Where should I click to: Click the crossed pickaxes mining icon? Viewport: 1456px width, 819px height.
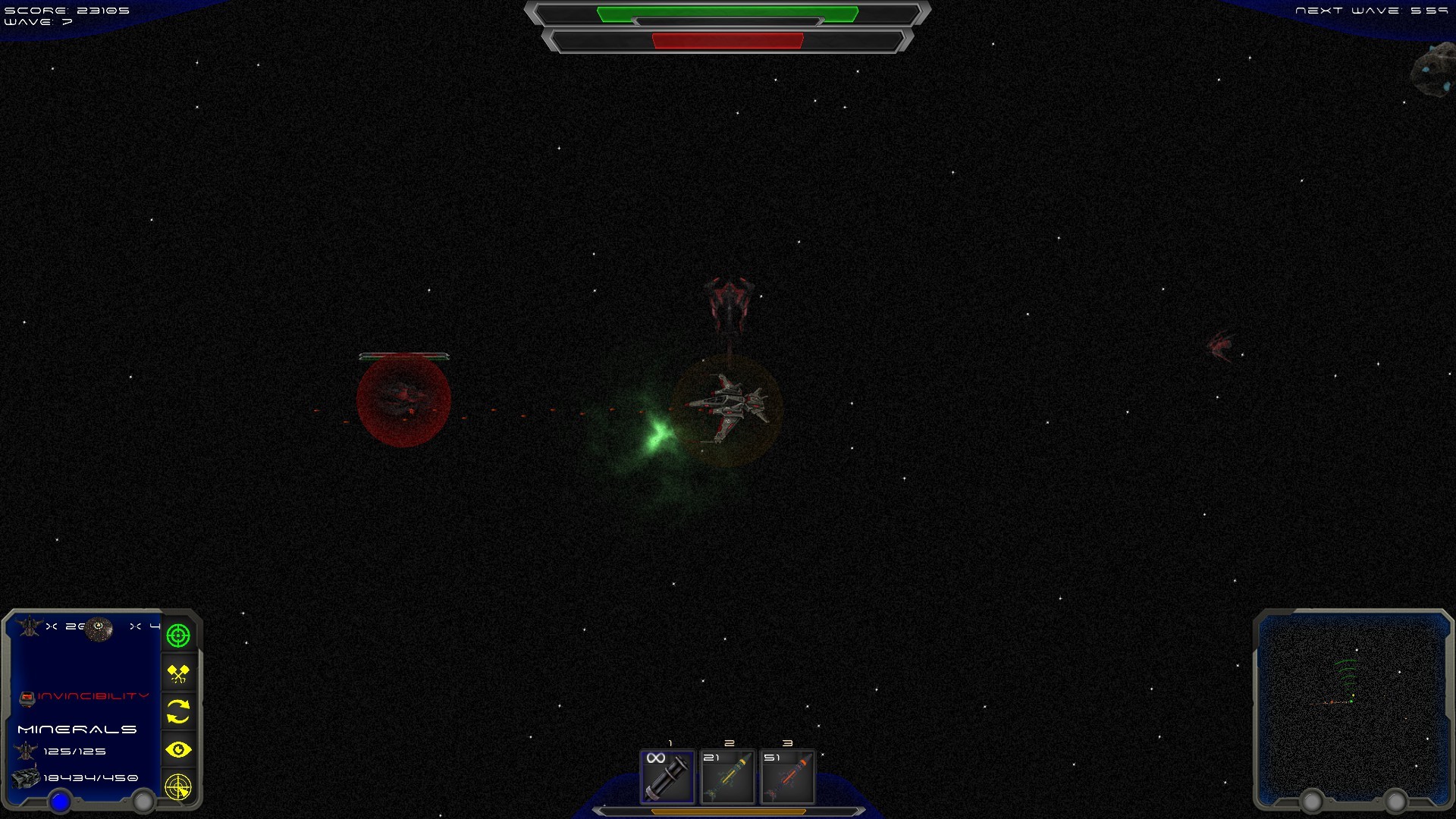(x=178, y=673)
